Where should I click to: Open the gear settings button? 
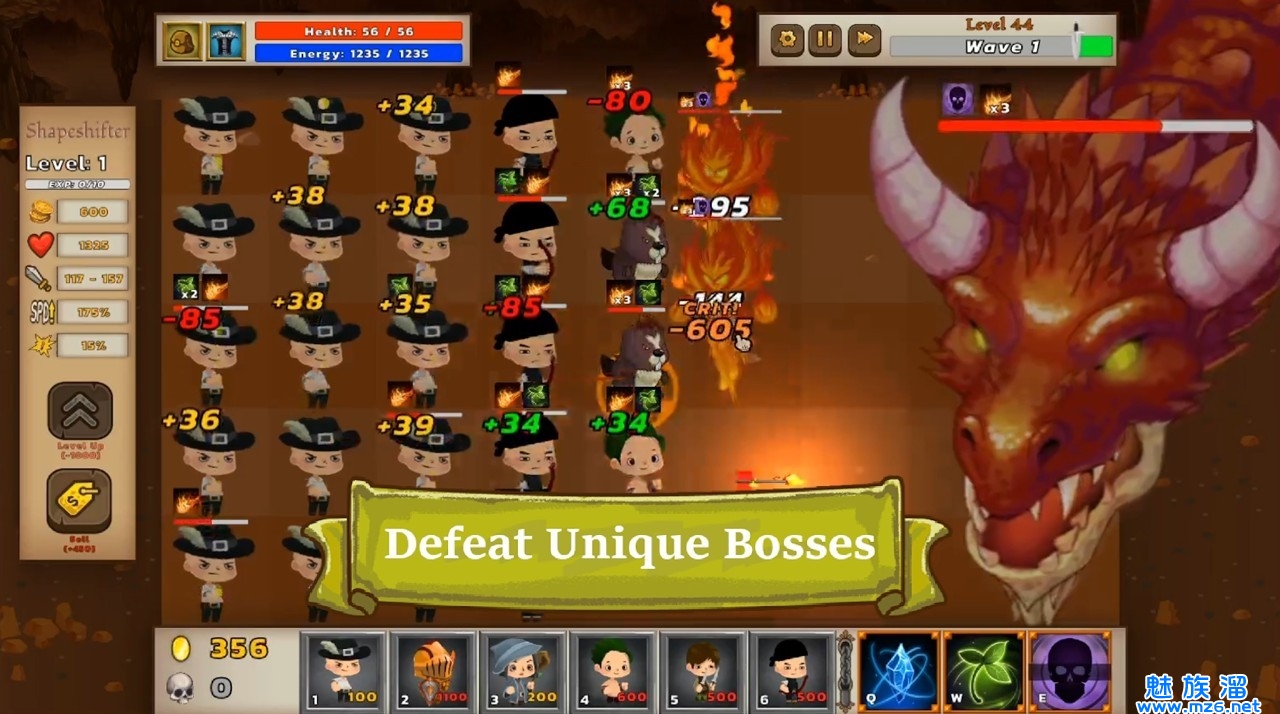(787, 40)
